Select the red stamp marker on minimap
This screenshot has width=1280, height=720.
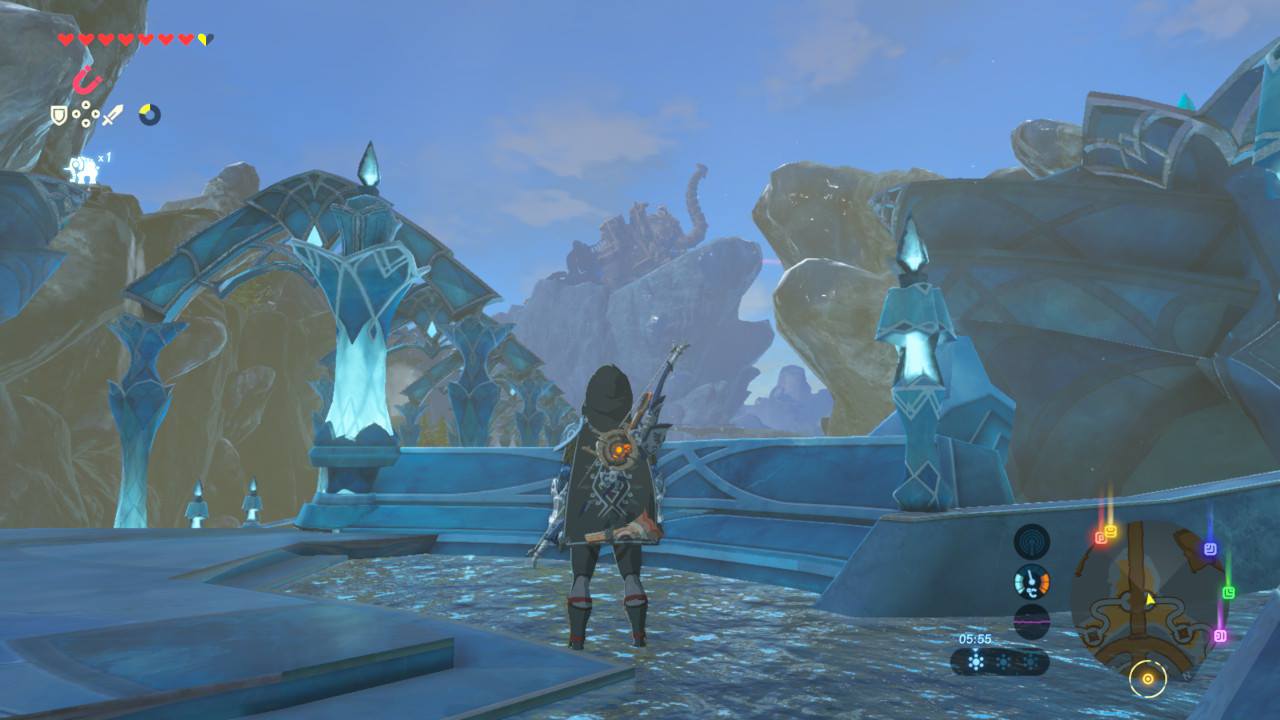coord(1100,538)
